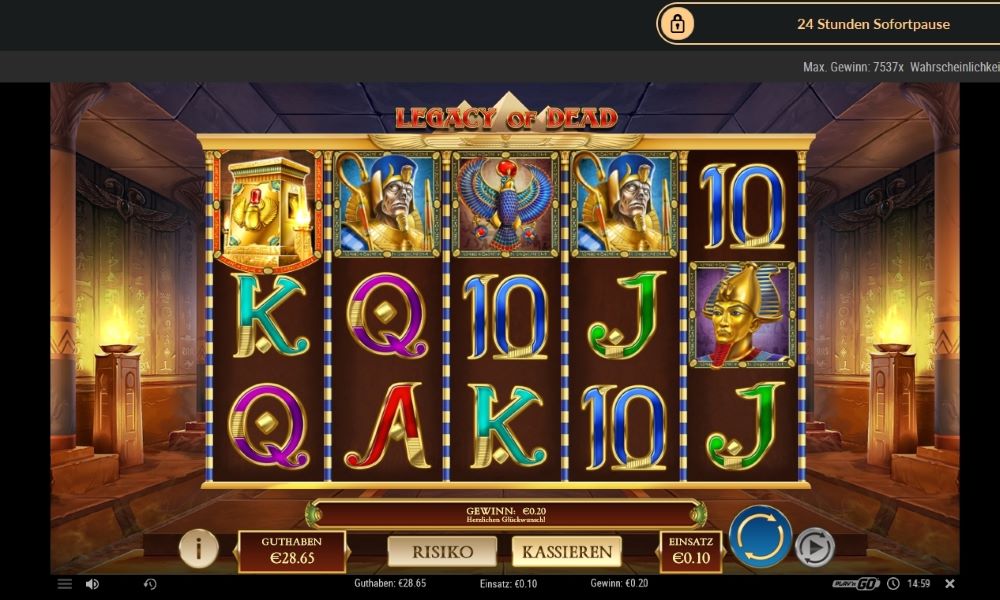
Task: Open the Einsatz bet amount panel
Action: 690,551
